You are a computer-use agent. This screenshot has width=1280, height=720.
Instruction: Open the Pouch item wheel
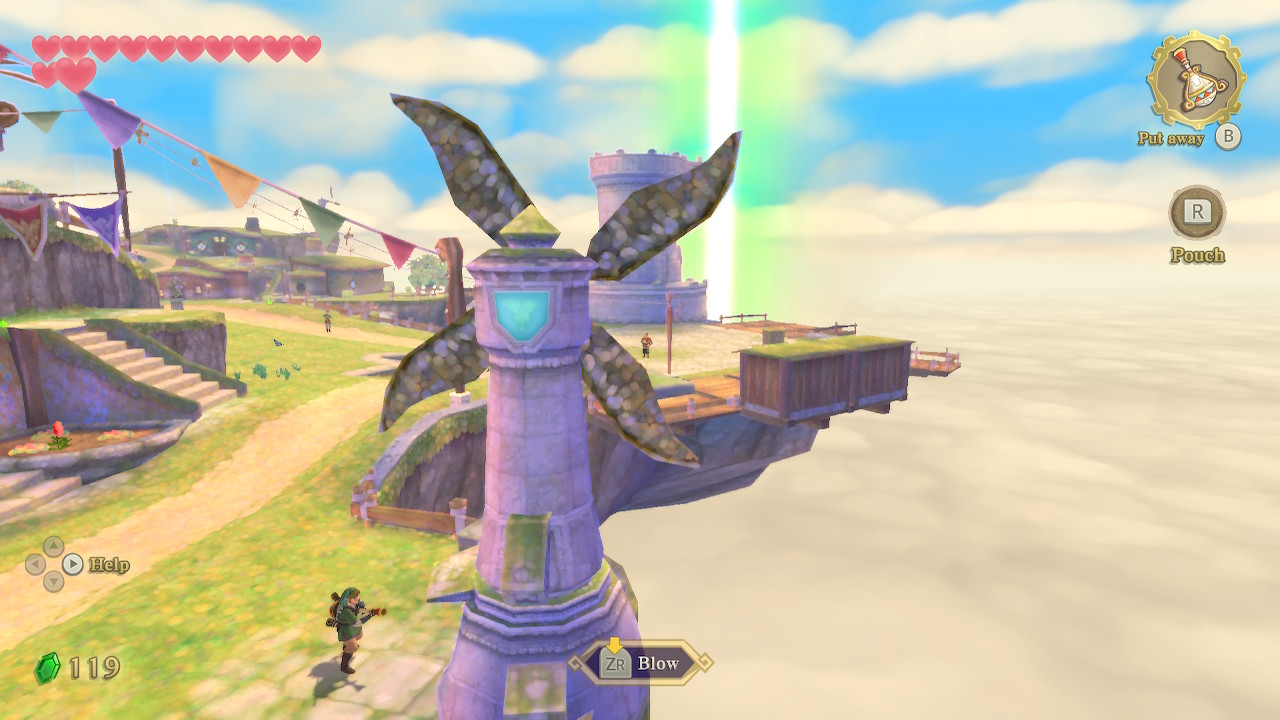click(x=1197, y=213)
